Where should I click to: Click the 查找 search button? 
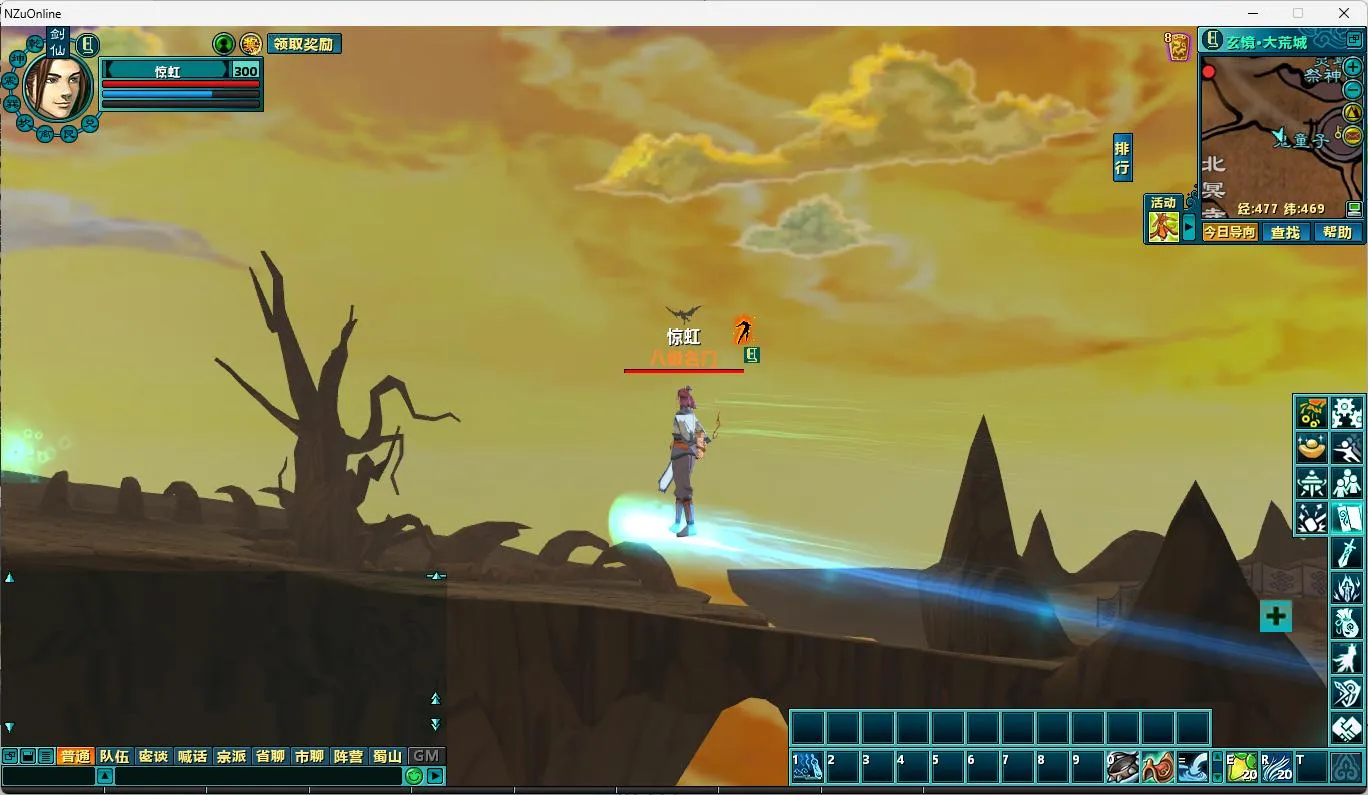click(1285, 232)
